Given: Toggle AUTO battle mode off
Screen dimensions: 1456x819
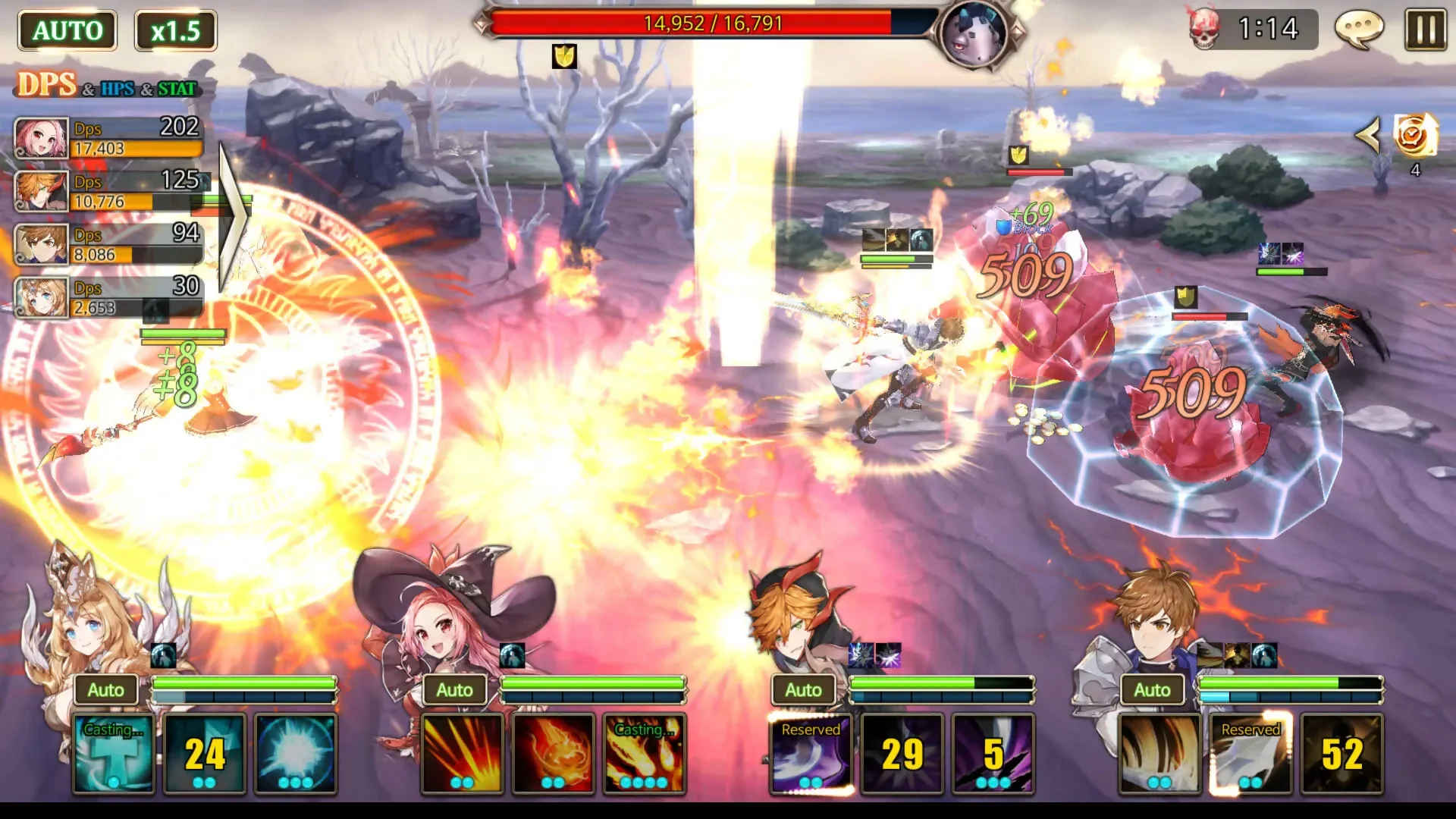Looking at the screenshot, I should pyautogui.click(x=67, y=30).
